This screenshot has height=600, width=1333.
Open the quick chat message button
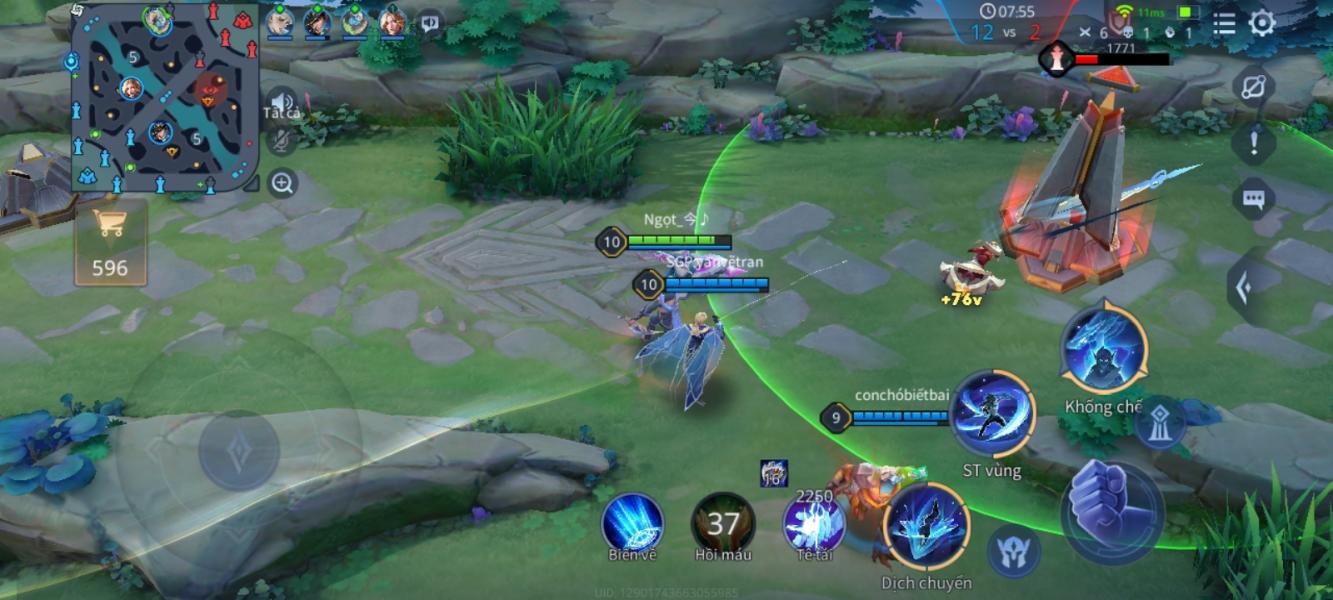(x=1253, y=198)
